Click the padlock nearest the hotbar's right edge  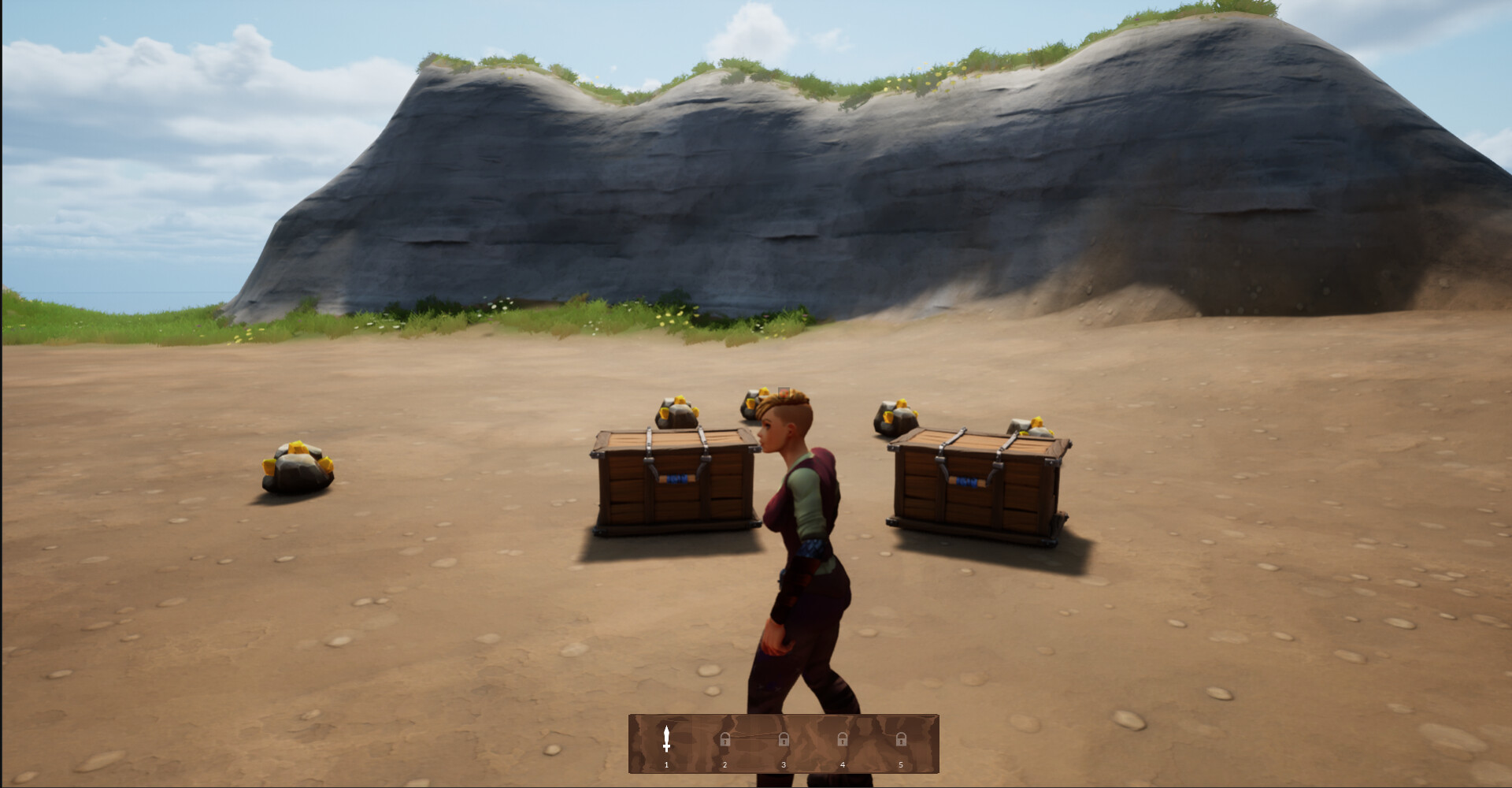coord(902,739)
